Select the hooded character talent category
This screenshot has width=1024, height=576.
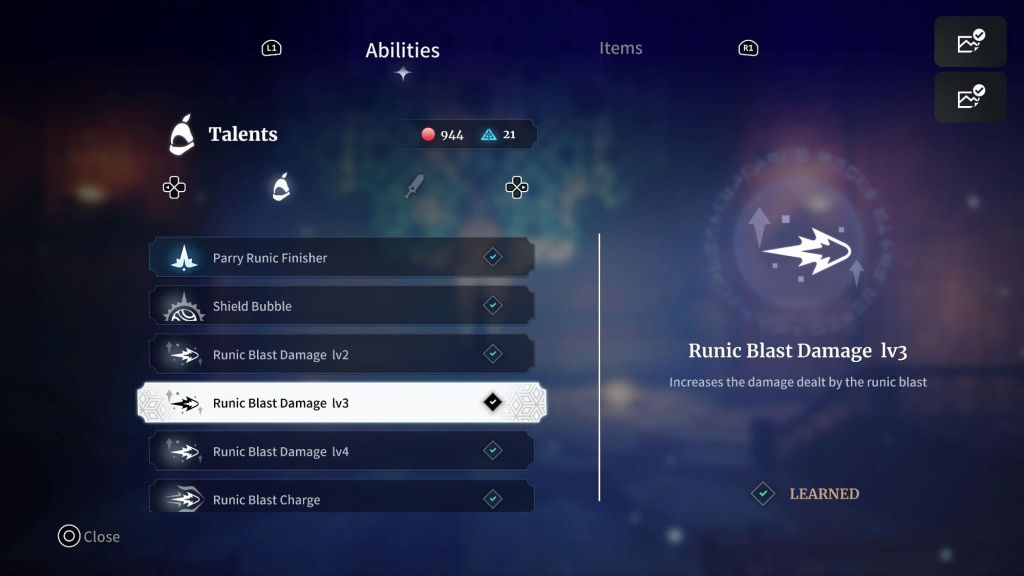(281, 187)
